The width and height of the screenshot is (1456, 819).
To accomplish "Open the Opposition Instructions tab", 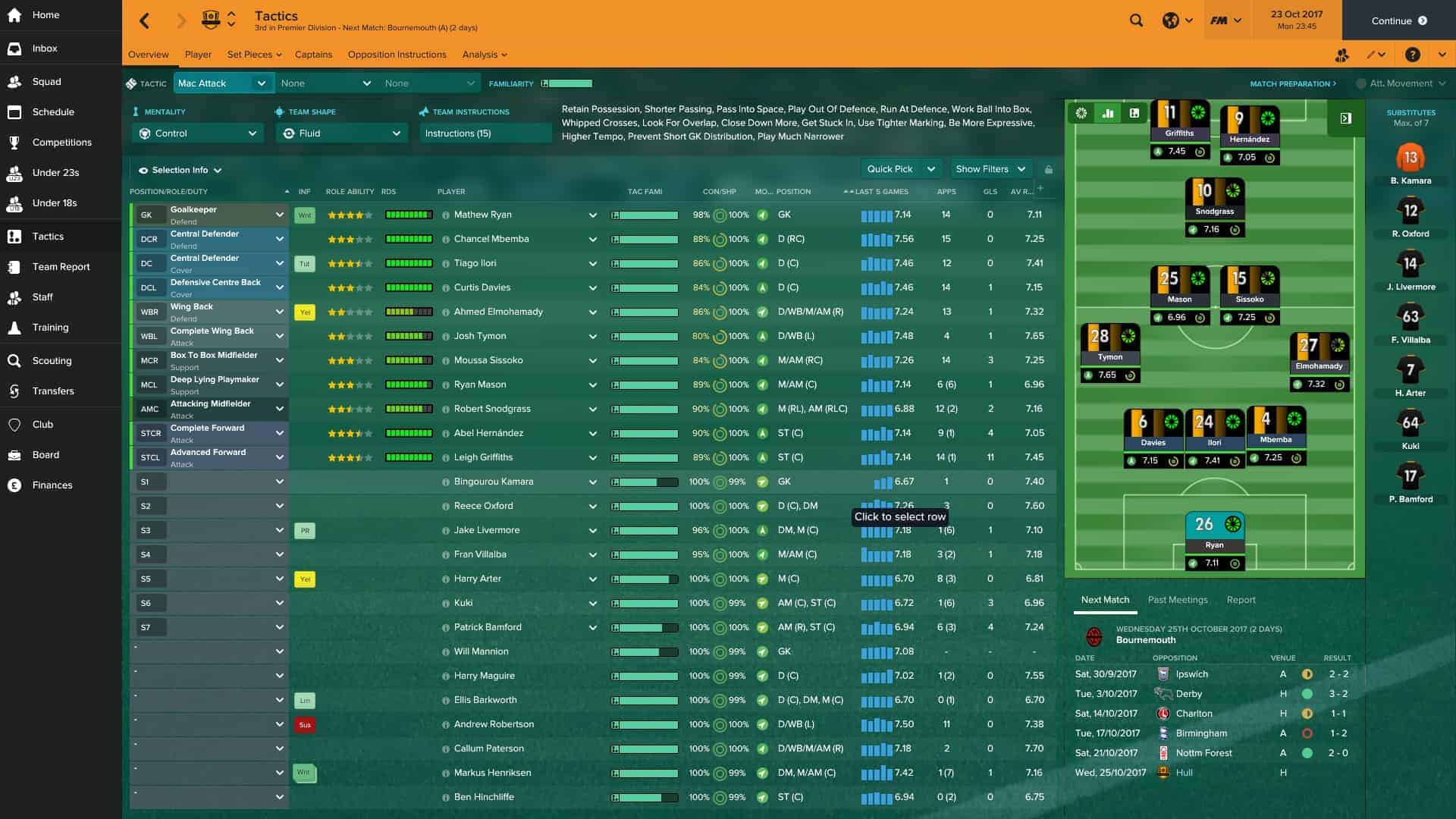I will click(x=397, y=55).
